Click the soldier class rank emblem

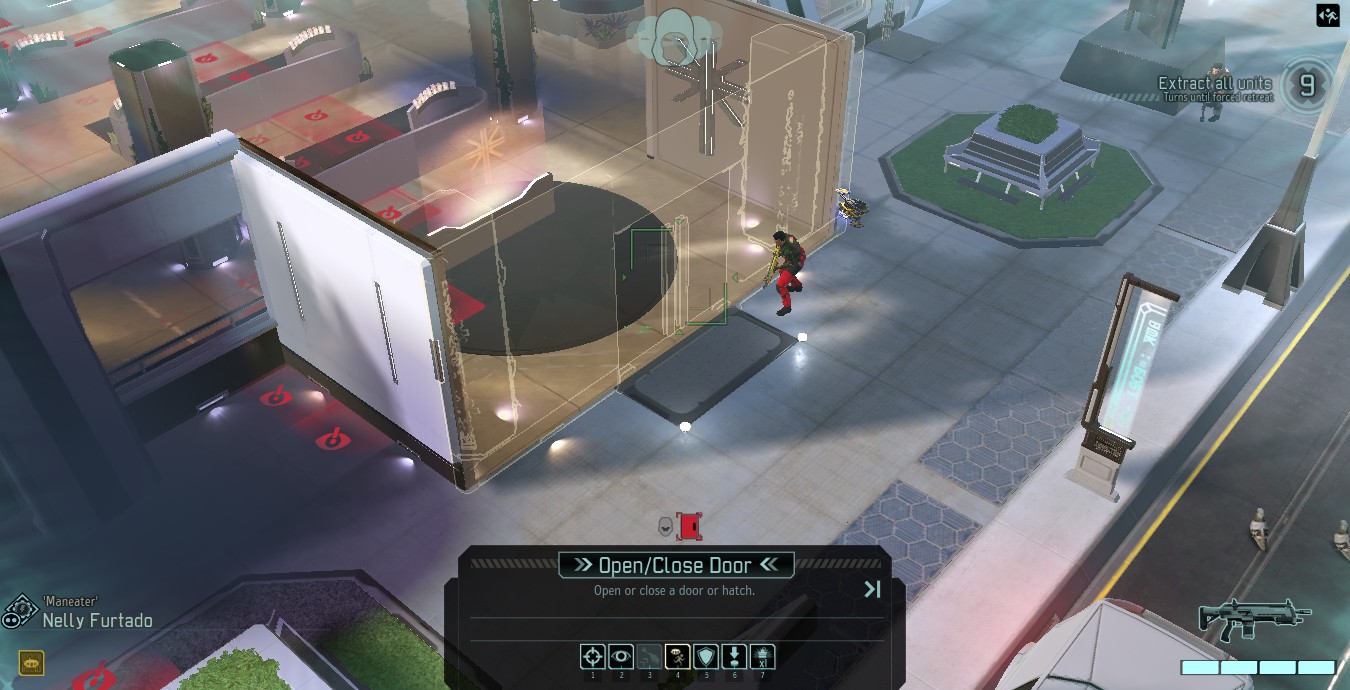tap(20, 613)
